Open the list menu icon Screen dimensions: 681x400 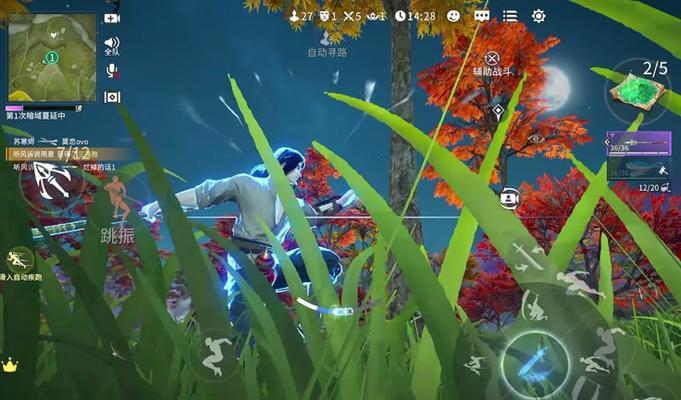(x=510, y=16)
